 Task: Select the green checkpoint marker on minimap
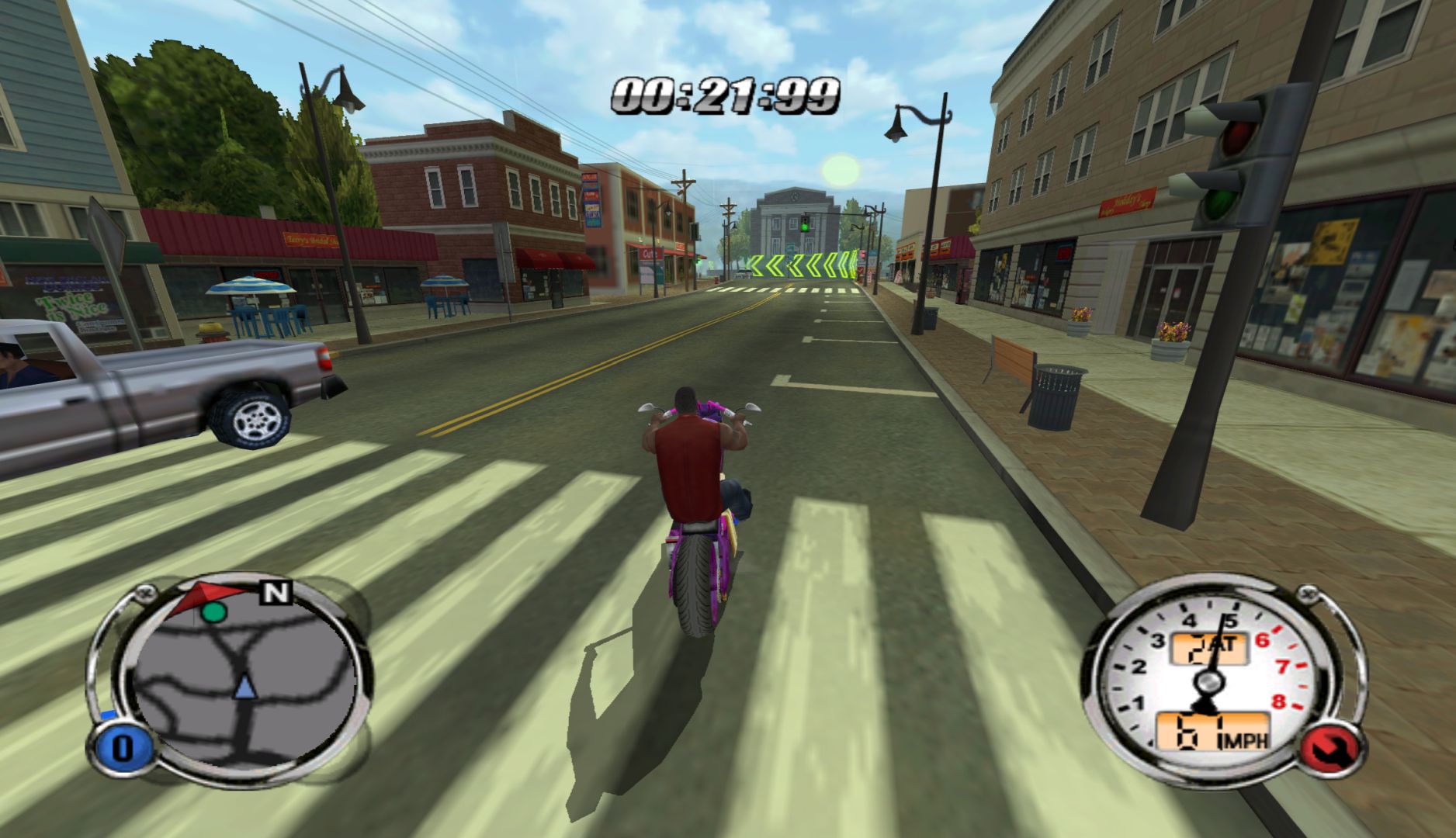click(x=214, y=611)
